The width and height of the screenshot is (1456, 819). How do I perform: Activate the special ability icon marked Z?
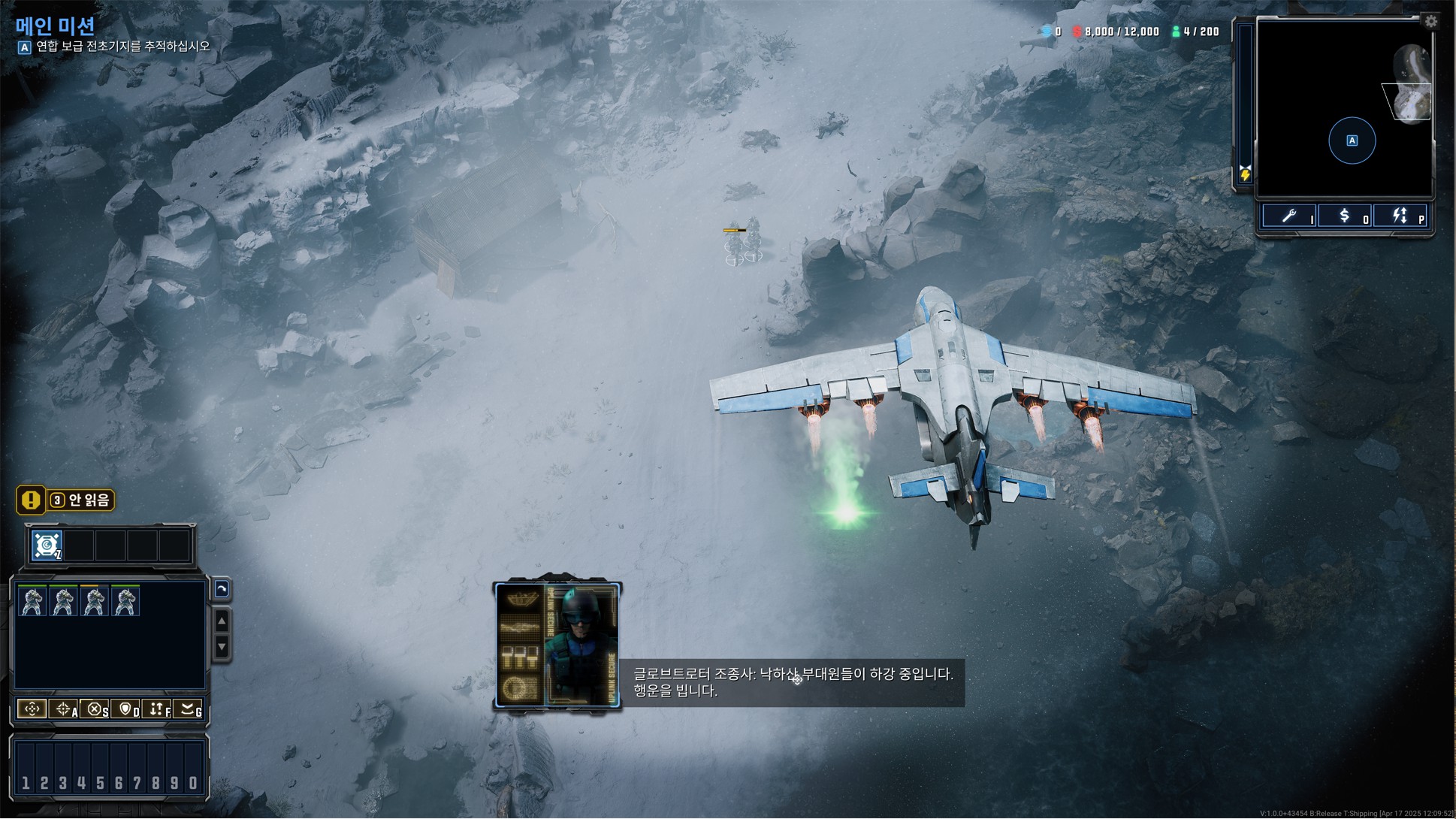pyautogui.click(x=47, y=545)
